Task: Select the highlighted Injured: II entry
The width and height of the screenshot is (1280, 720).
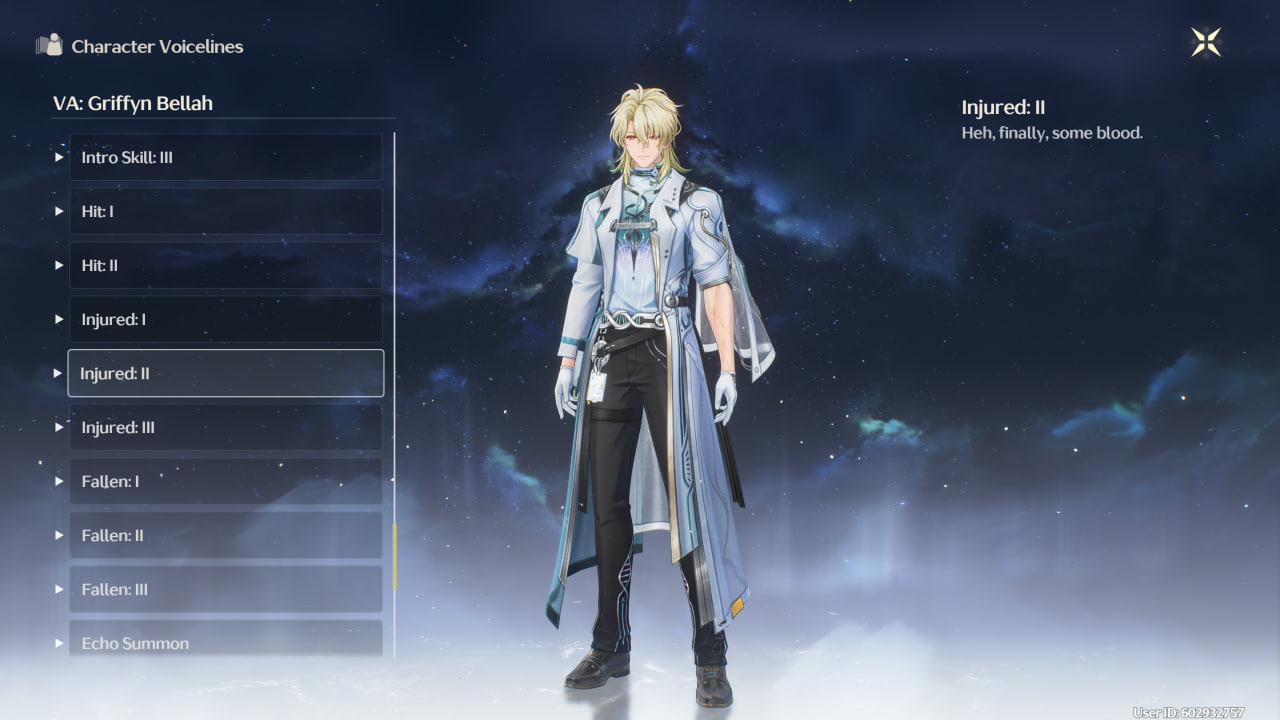Action: (225, 373)
